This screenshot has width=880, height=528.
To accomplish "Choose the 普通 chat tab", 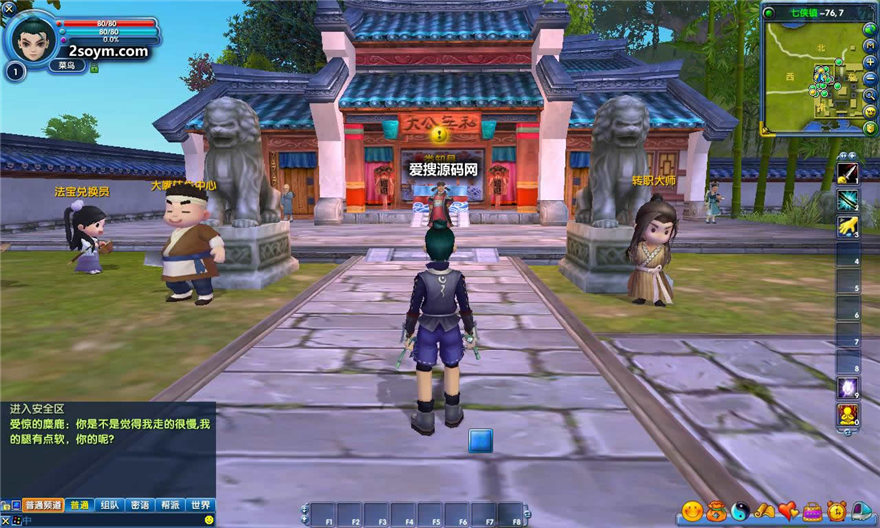I will (x=80, y=505).
